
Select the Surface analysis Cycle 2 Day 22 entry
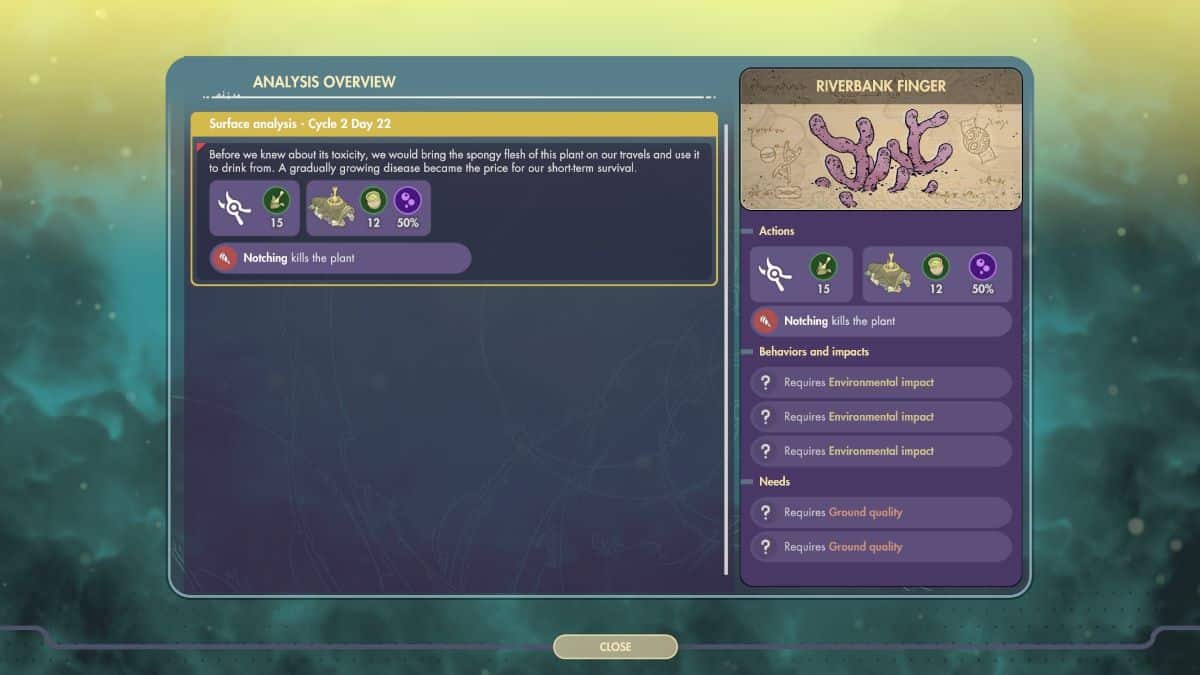click(454, 124)
